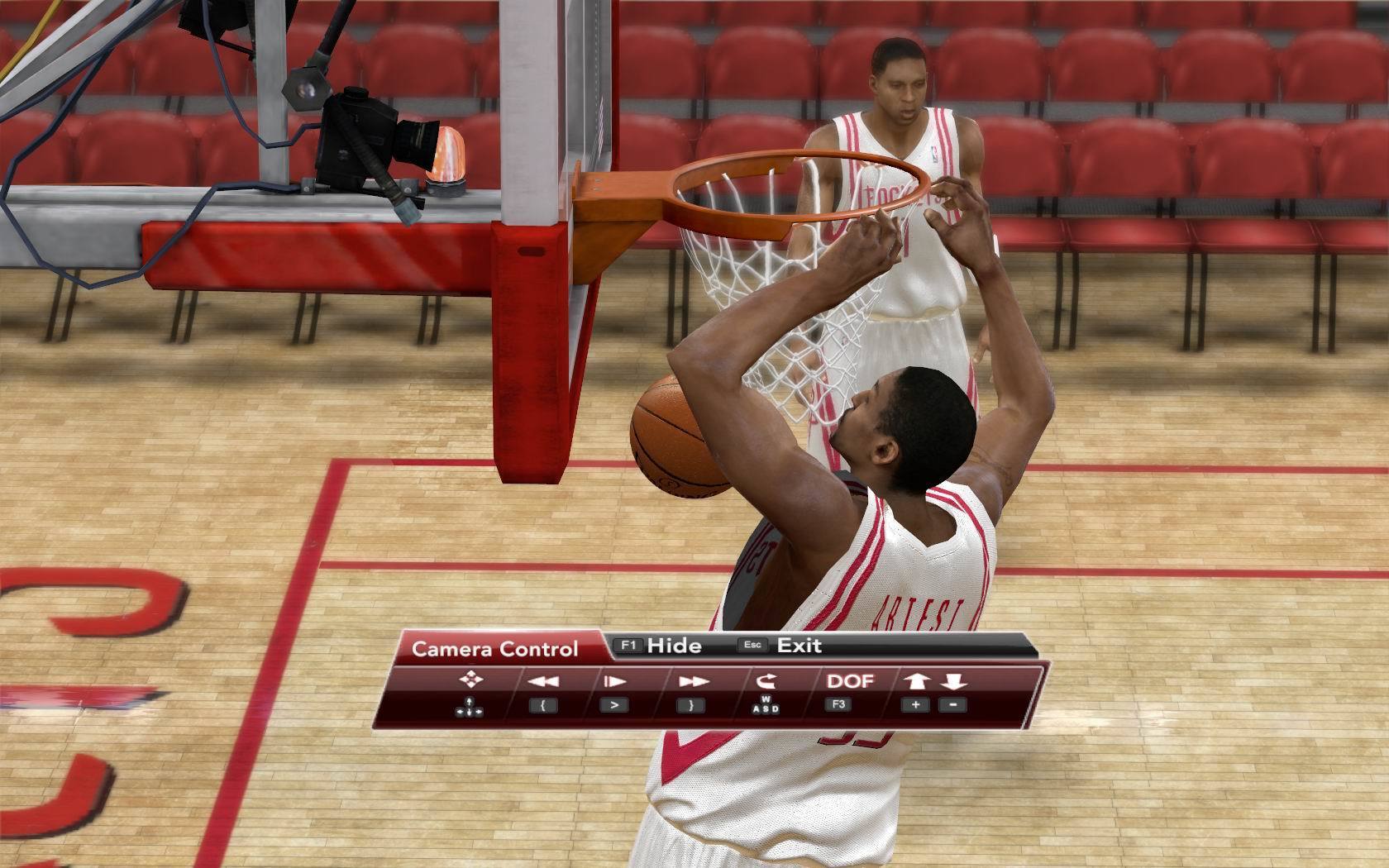
Task: Fast-forward the replay
Action: point(693,681)
